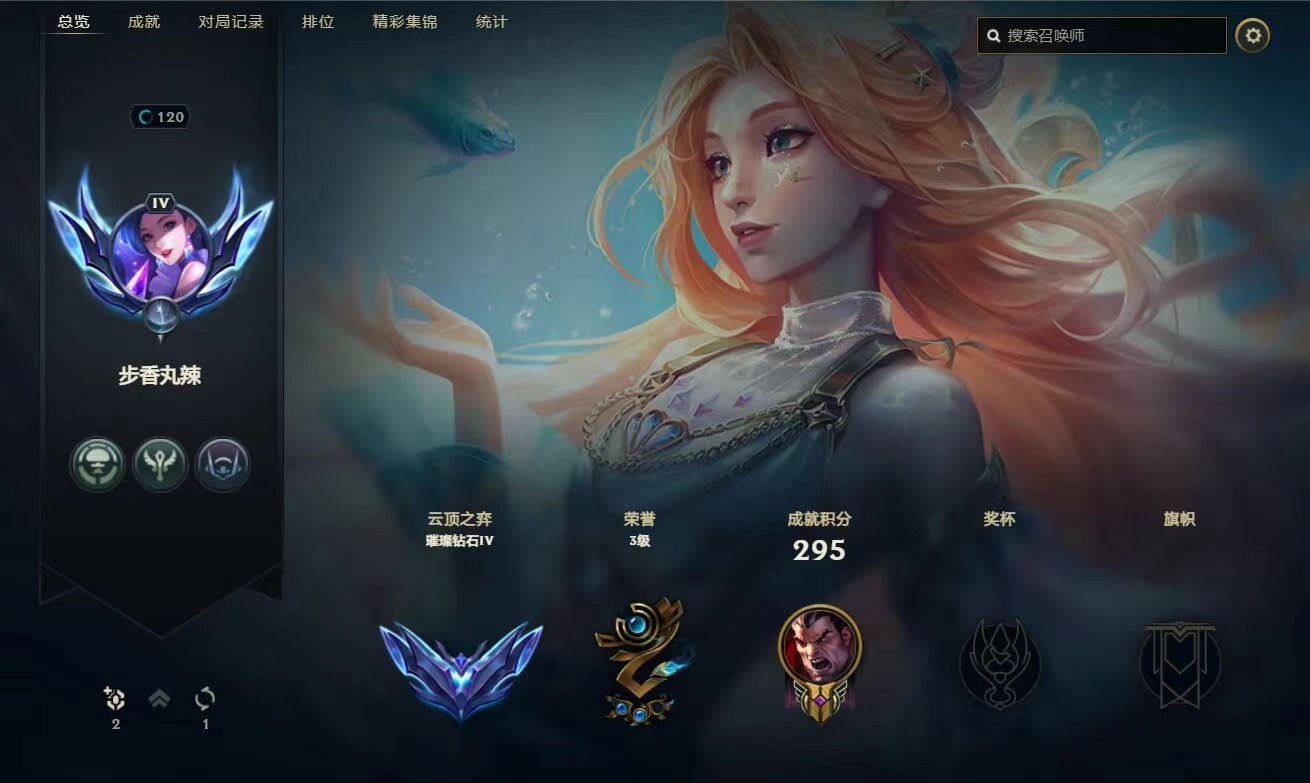Click the double chevron upgrade icon
This screenshot has width=1310, height=783.
point(159,699)
